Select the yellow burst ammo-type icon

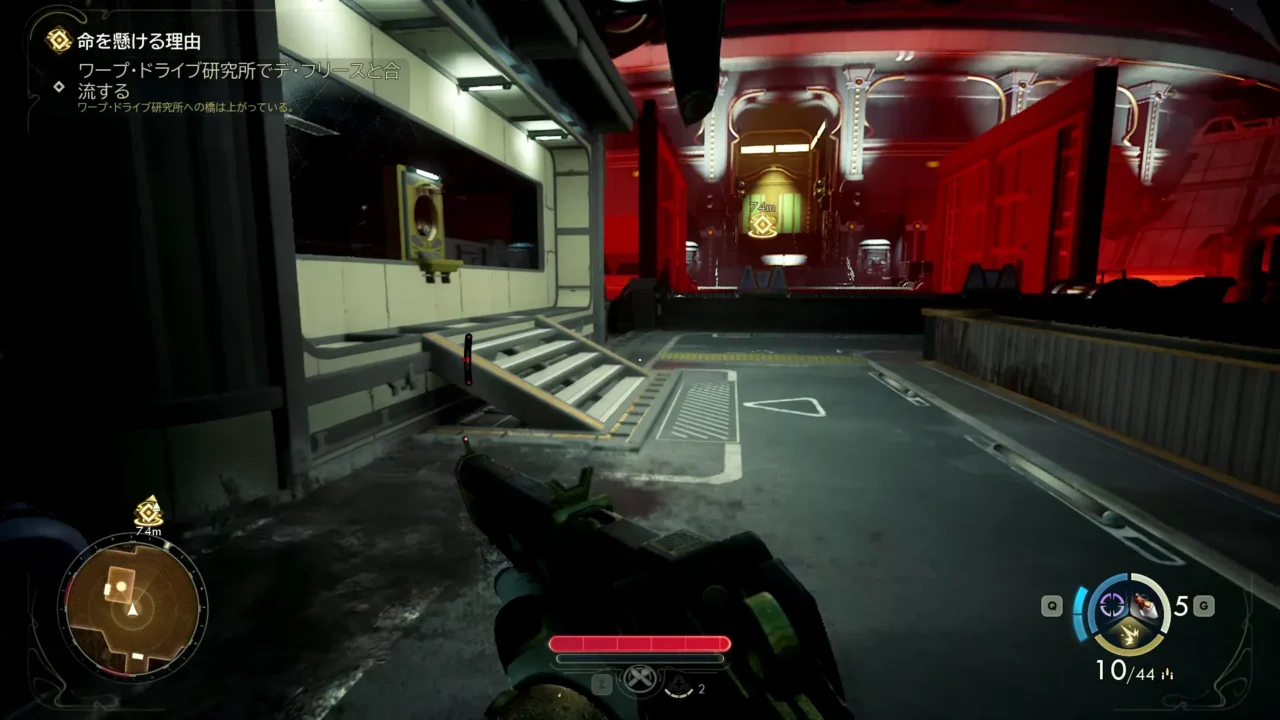pyautogui.click(x=1128, y=633)
